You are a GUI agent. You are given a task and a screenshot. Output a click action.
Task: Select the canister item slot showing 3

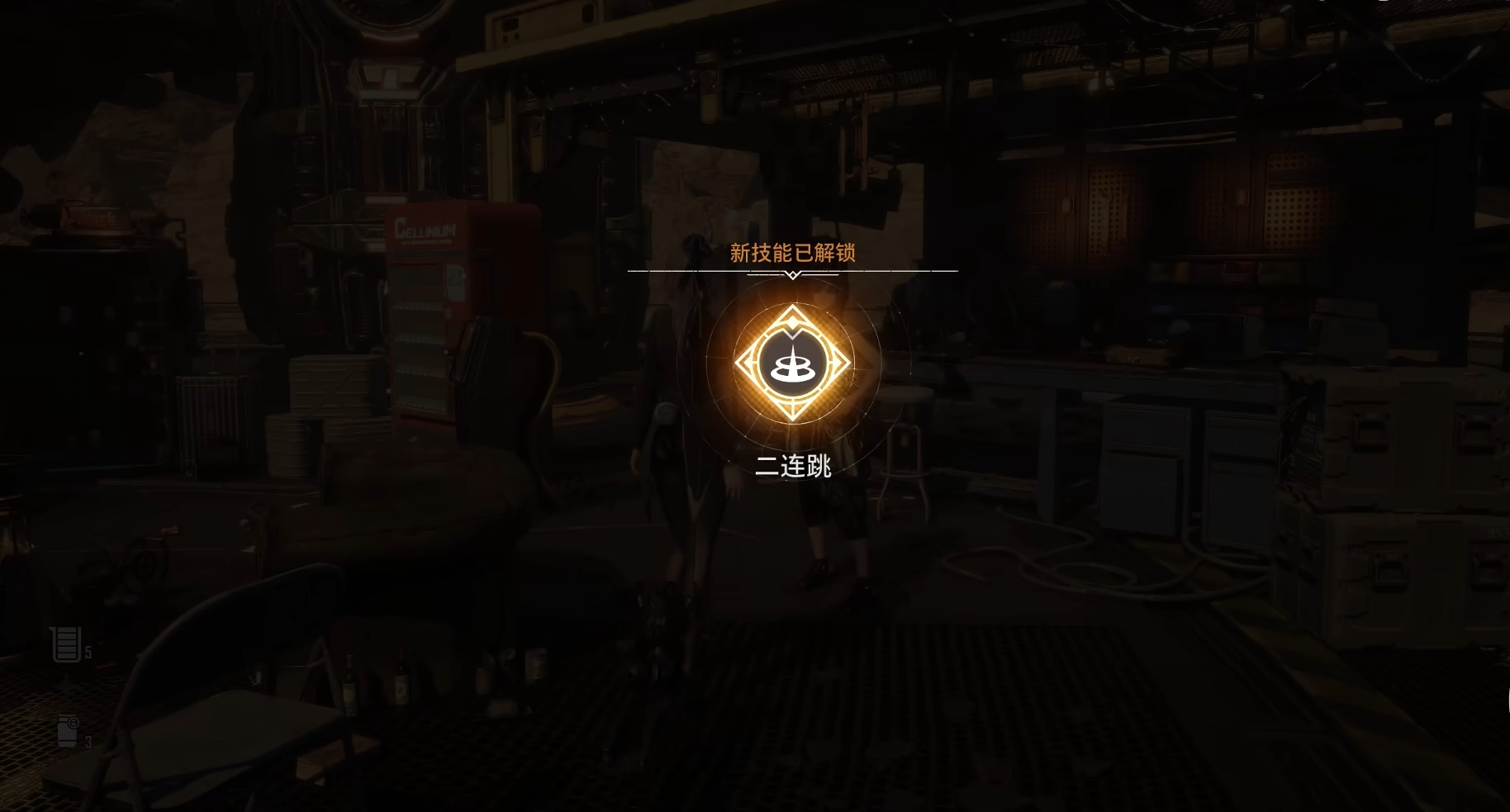(69, 732)
